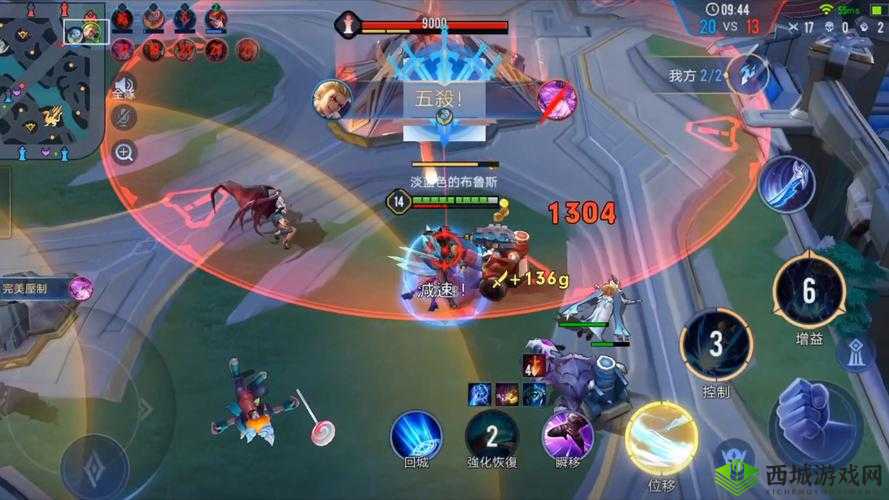Trigger the 控制 control skill
This screenshot has height=500, width=889.
(716, 345)
